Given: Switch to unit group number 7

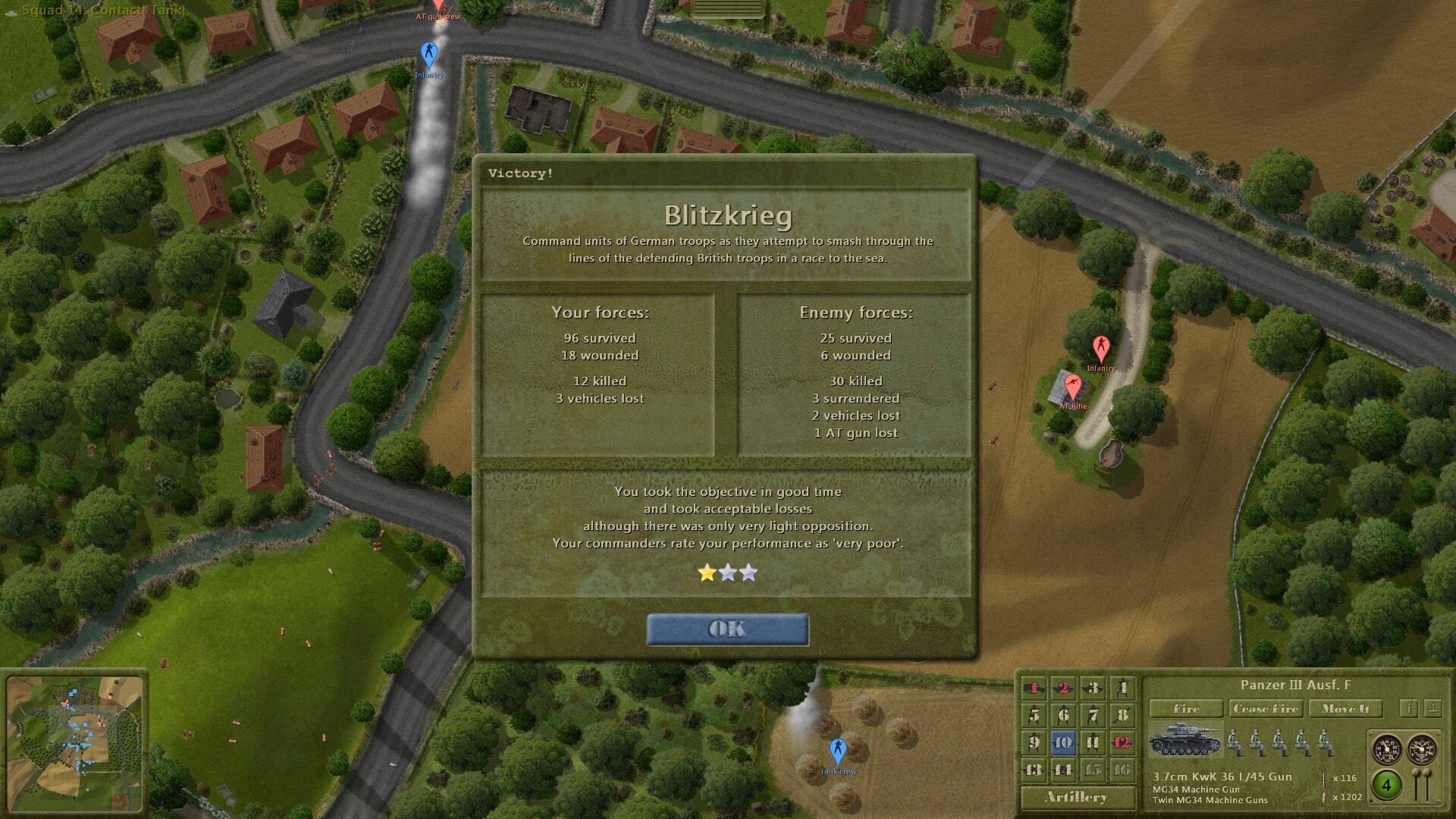Looking at the screenshot, I should tap(1093, 715).
